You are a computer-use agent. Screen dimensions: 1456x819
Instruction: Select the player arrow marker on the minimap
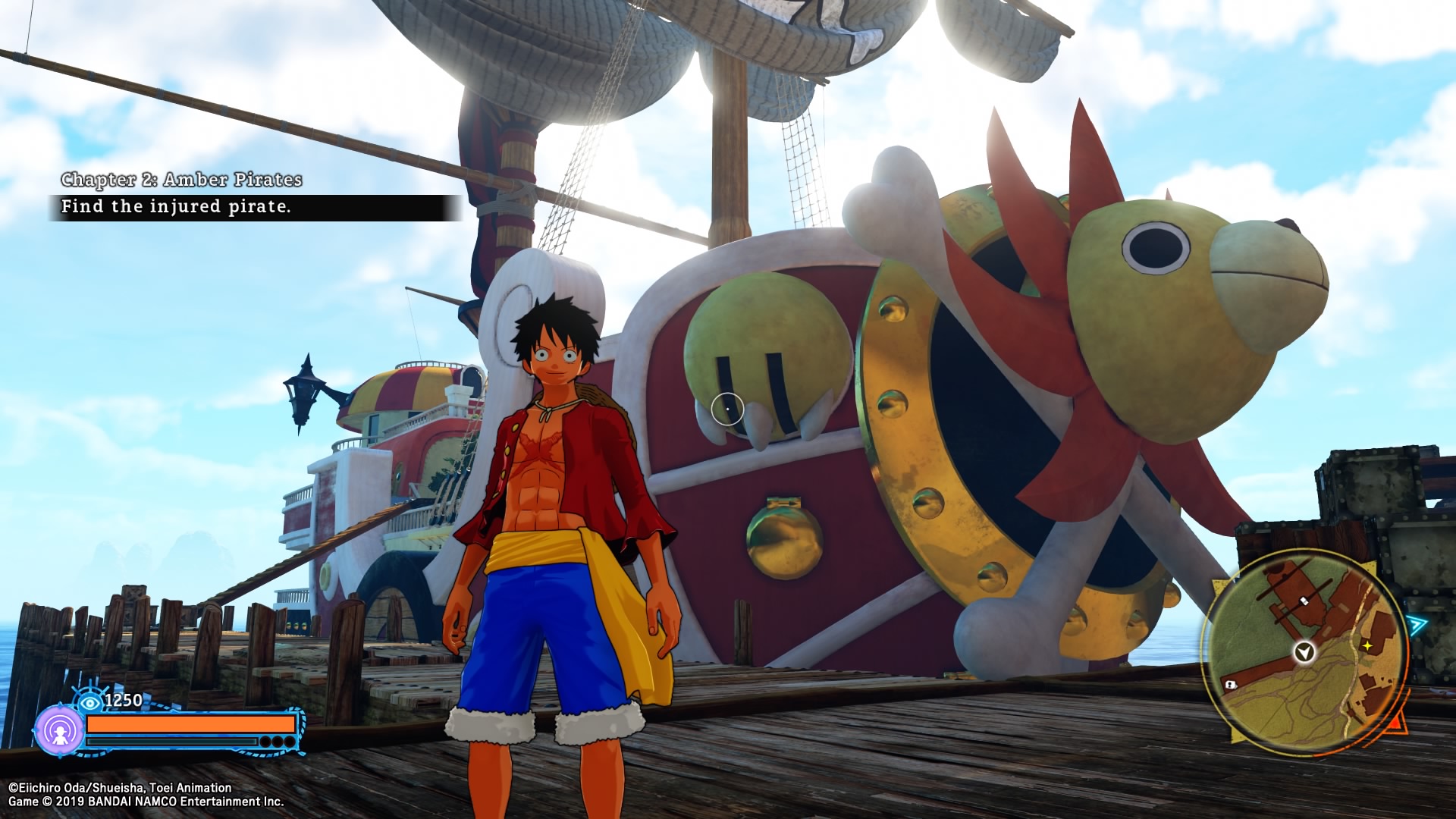click(x=1304, y=651)
